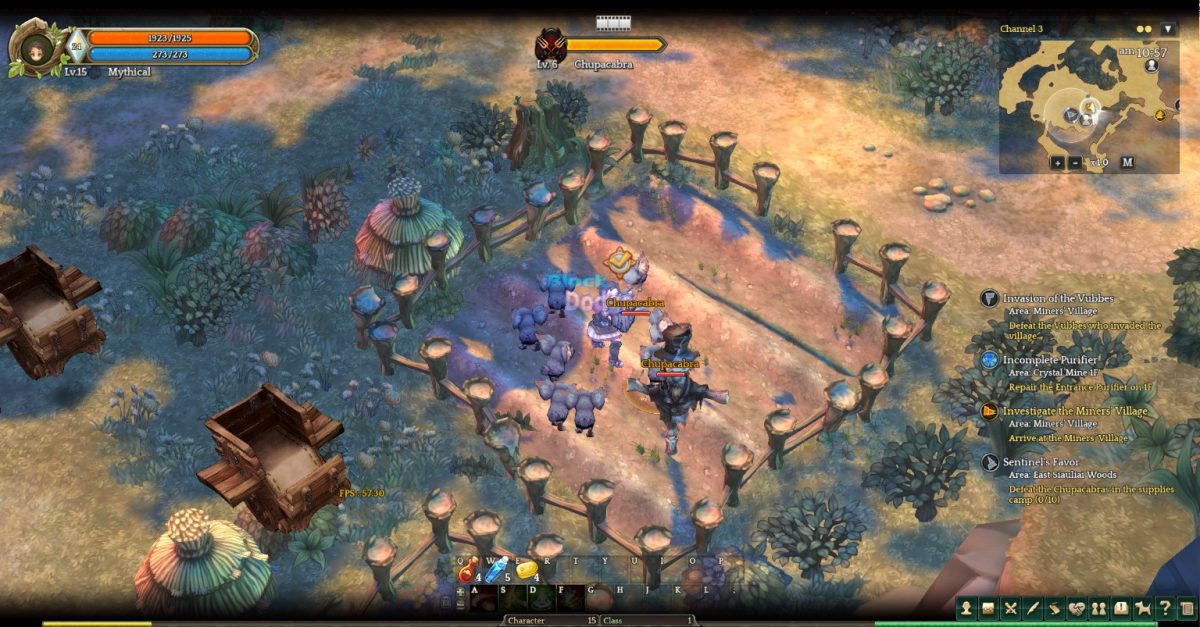
Task: Click the feather quill menu icon
Action: pyautogui.click(x=1033, y=608)
